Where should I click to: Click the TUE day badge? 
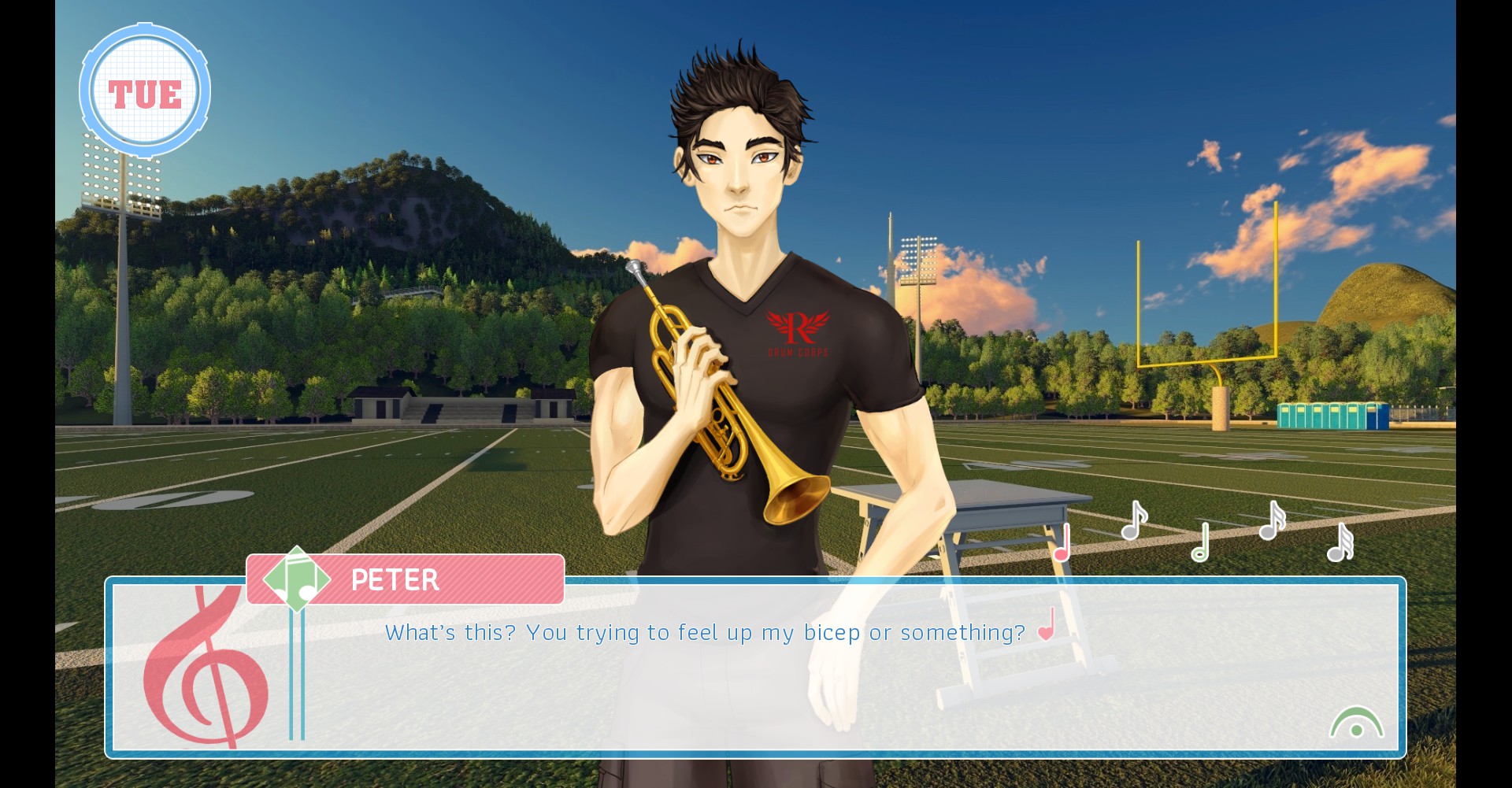(x=145, y=92)
